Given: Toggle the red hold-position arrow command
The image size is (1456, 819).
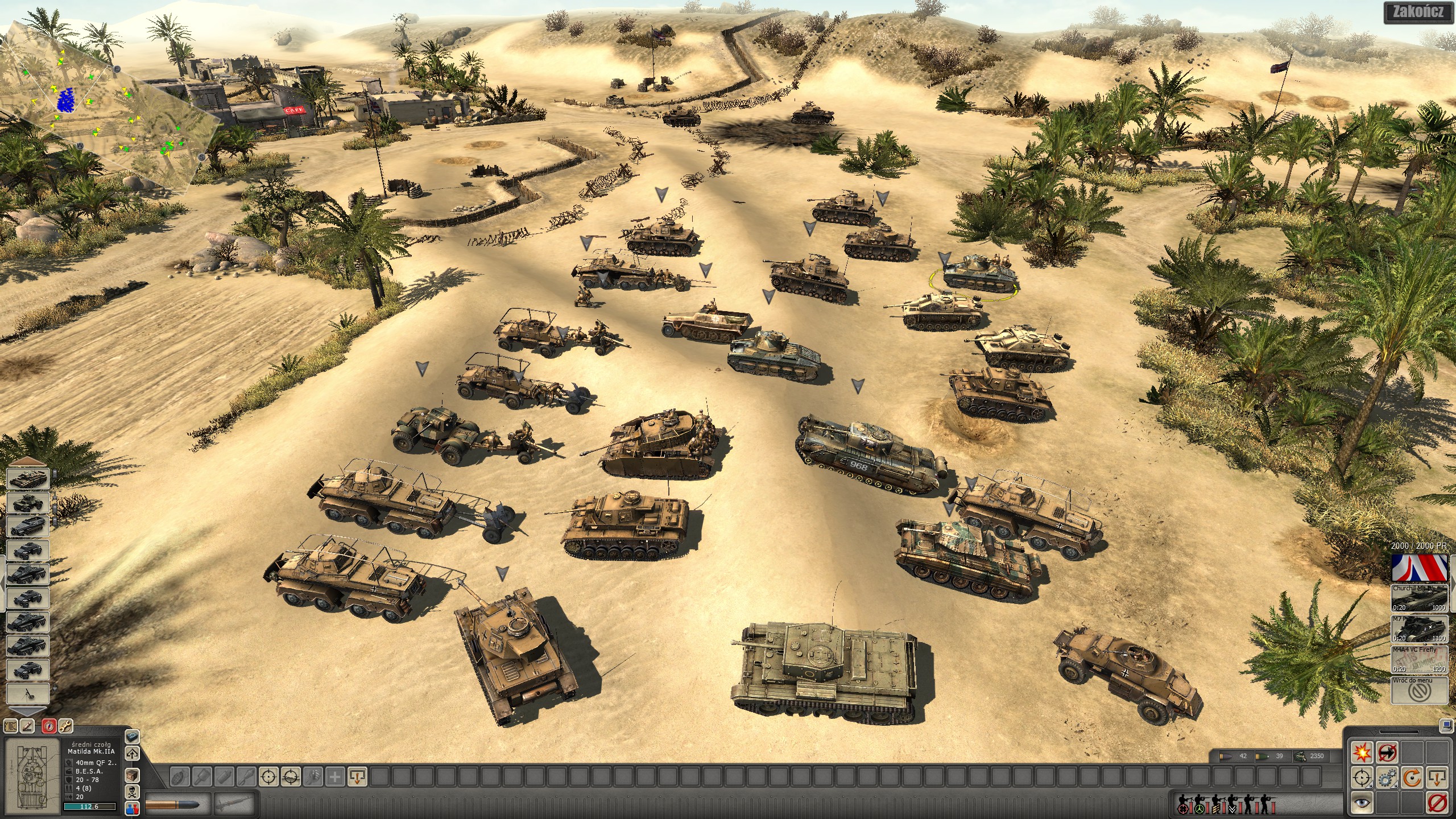Looking at the screenshot, I should (x=1387, y=752).
